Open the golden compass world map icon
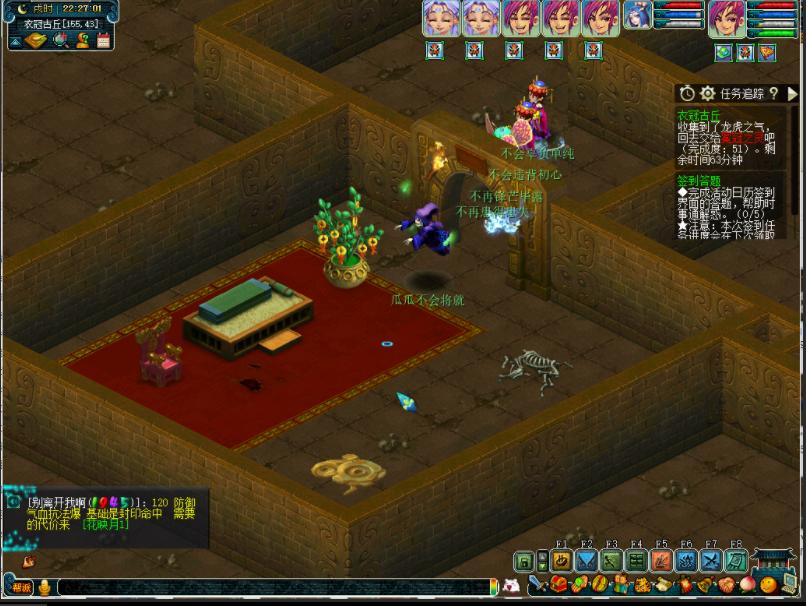 click(x=36, y=40)
